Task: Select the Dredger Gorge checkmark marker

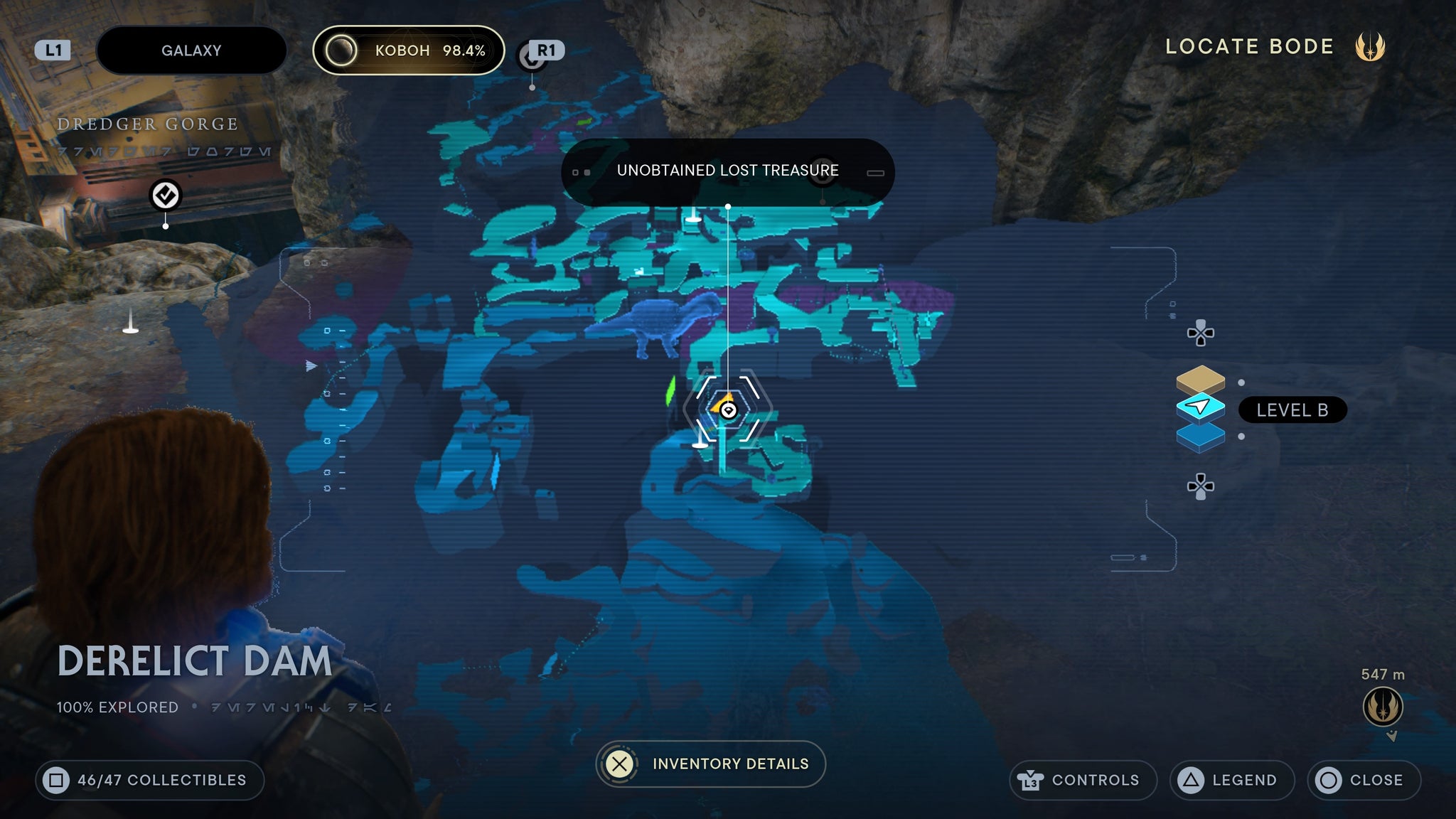Action: [x=166, y=195]
